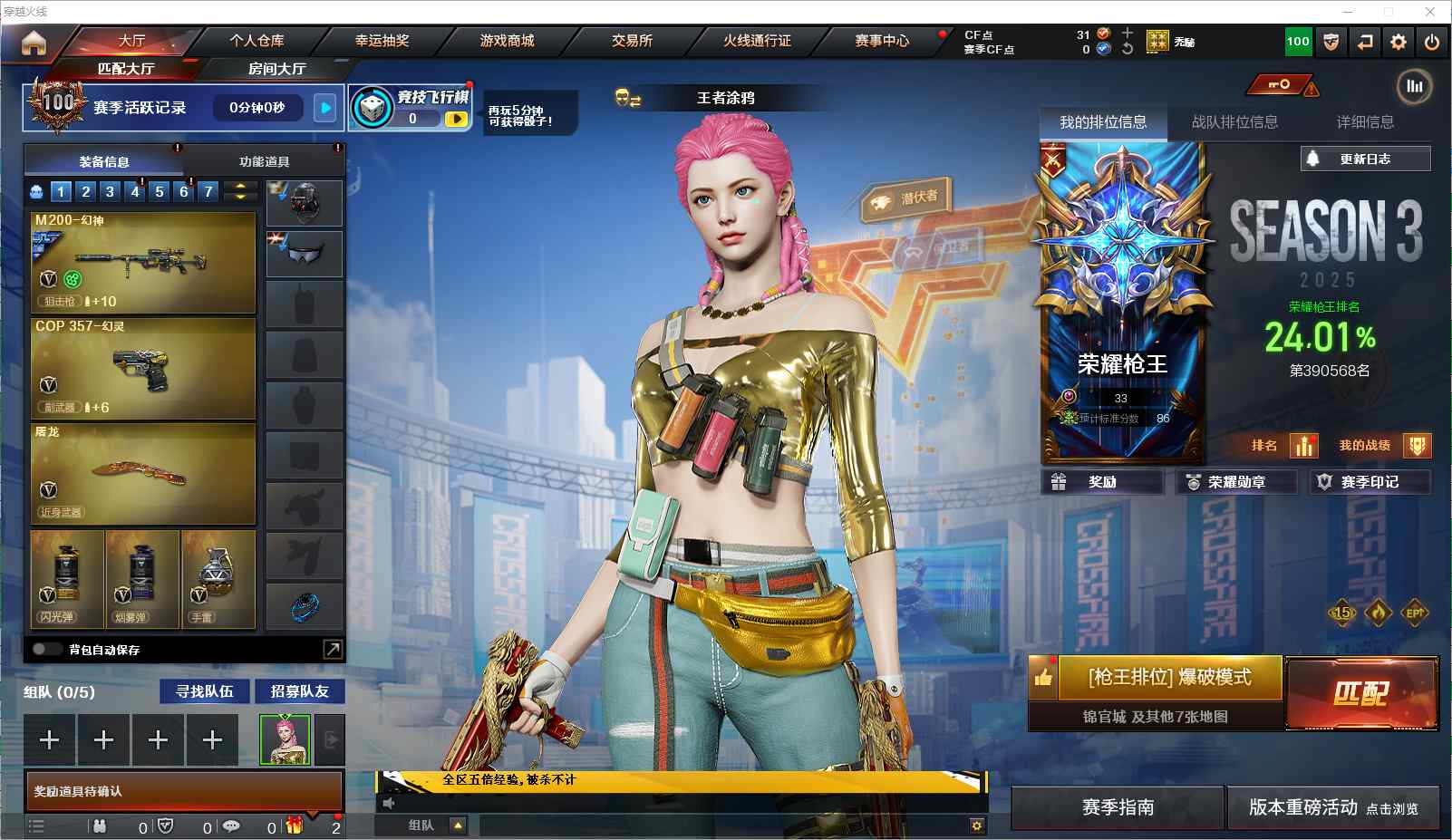Click the 招募队友 button
The height and width of the screenshot is (840, 1452).
point(299,691)
